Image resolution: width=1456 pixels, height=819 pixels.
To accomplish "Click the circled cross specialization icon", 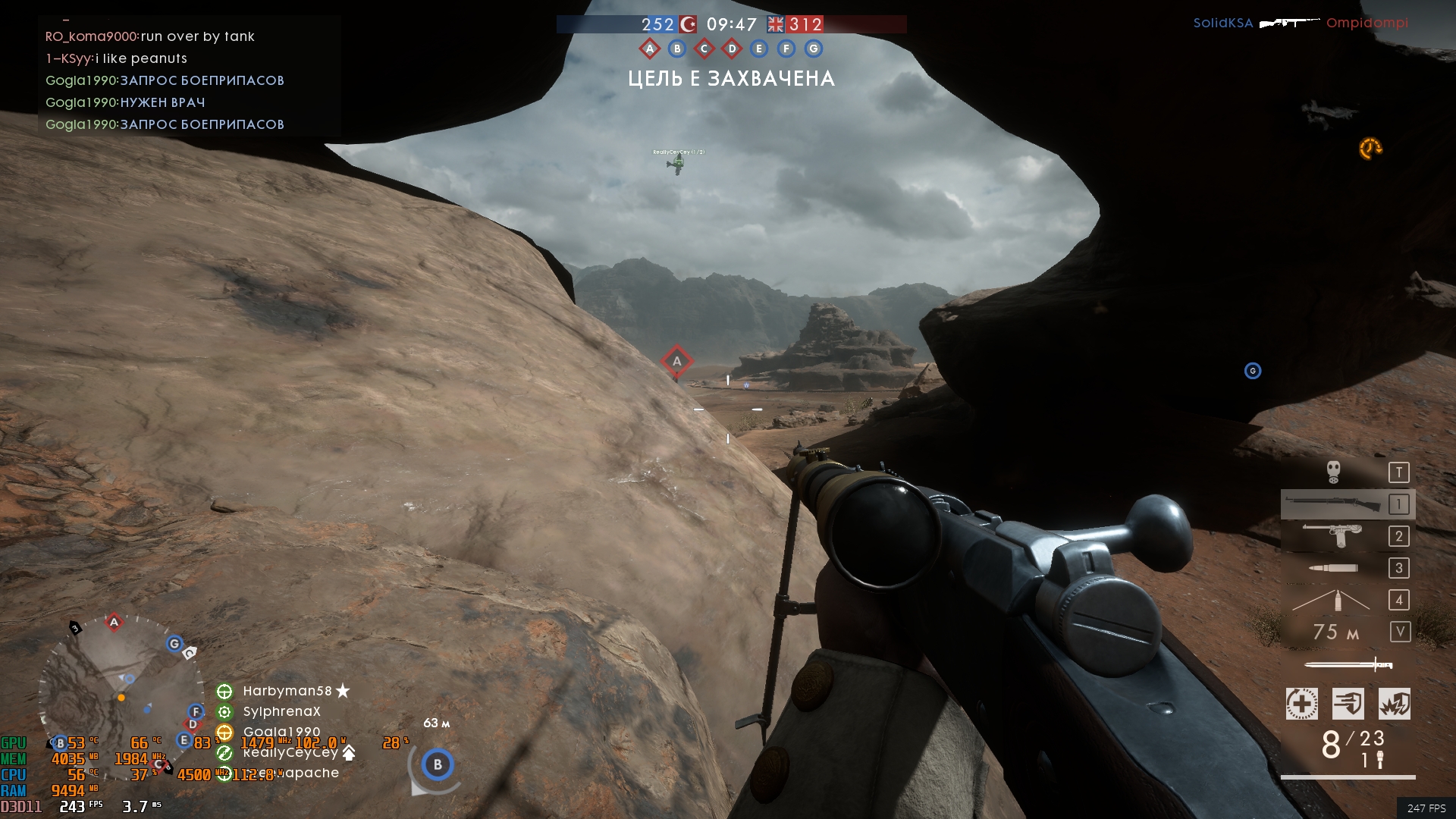I will (x=1301, y=704).
